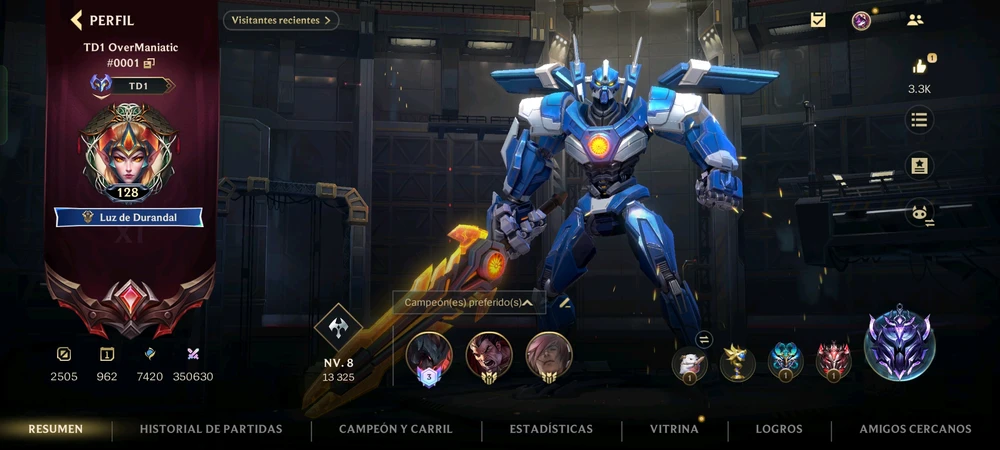Switch to Historial de Partidas tab

211,429
